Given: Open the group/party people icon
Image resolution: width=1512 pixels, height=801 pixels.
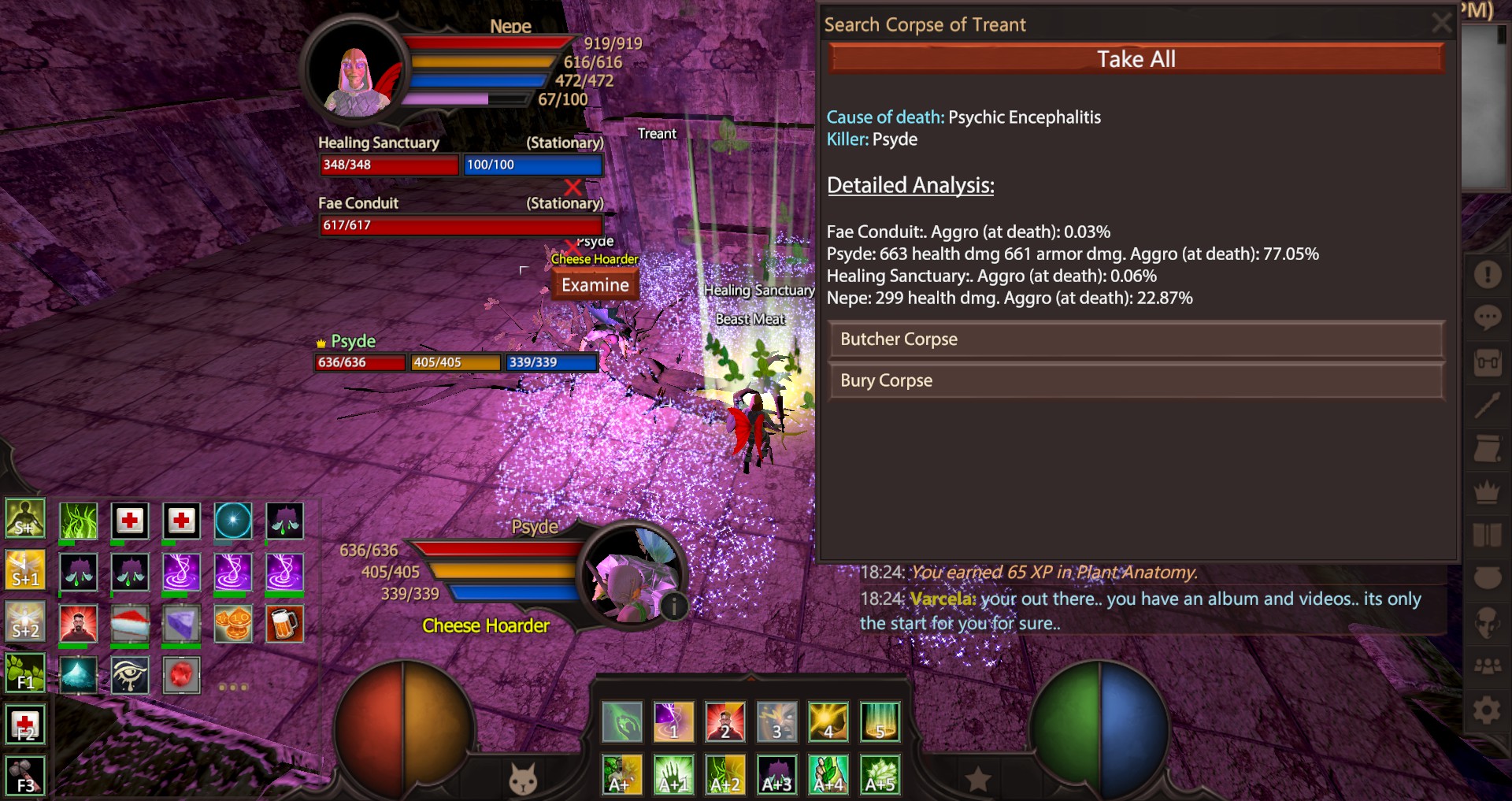Looking at the screenshot, I should 1487,666.
